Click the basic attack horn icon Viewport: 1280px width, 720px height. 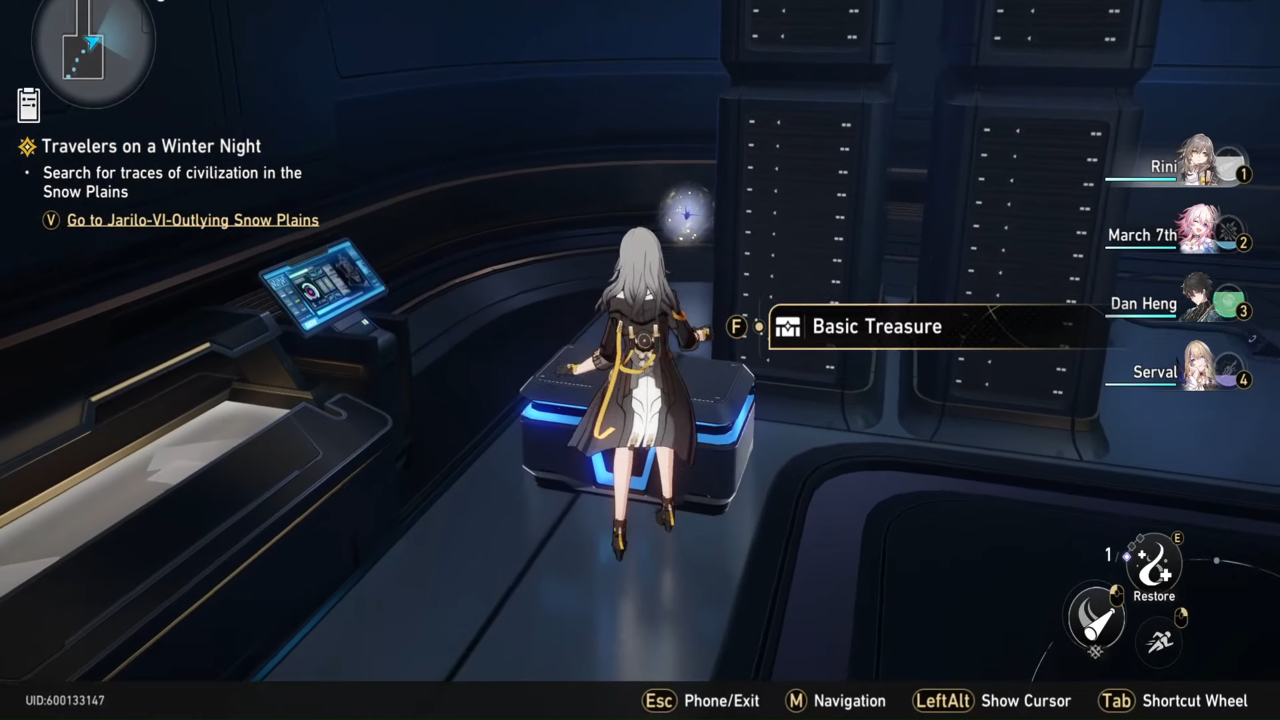coord(1097,620)
